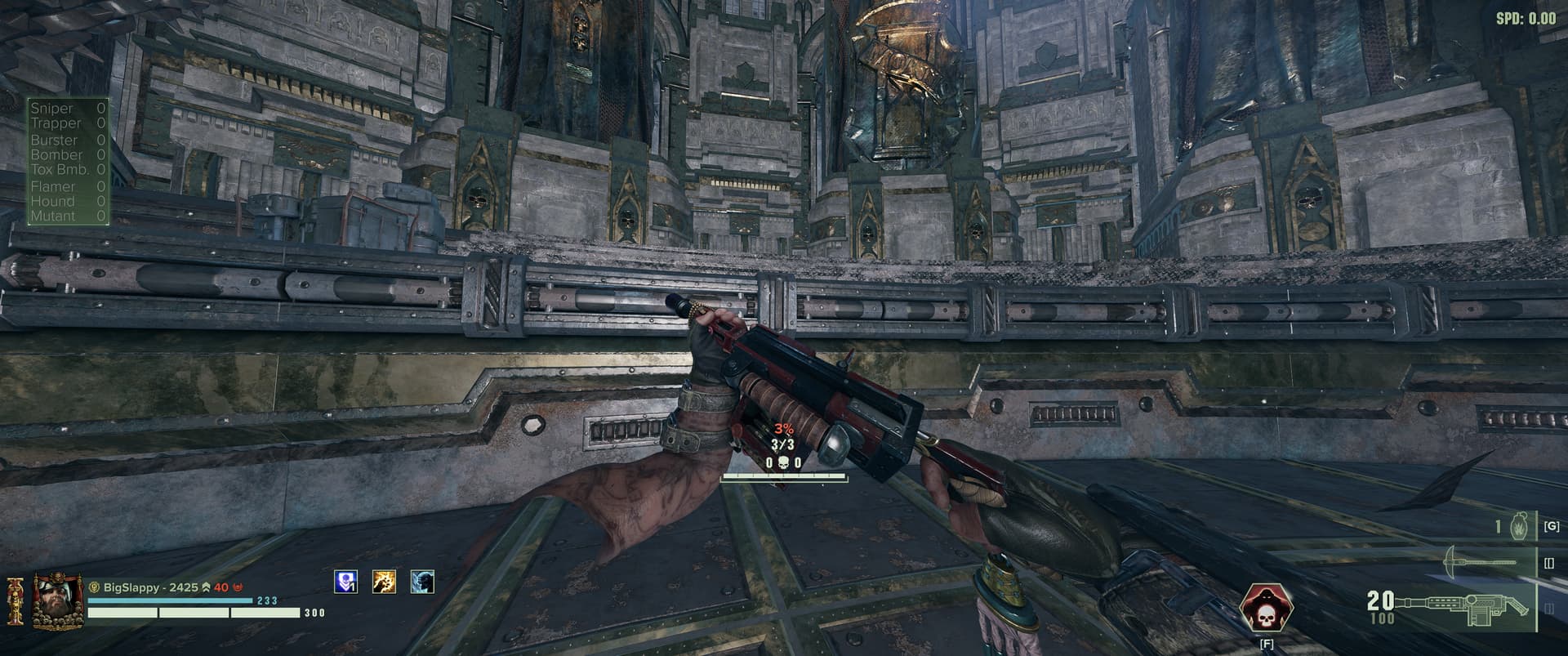This screenshot has width=1568, height=656.
Task: Inspect the golden lightning fist buff icon
Action: pos(385,582)
